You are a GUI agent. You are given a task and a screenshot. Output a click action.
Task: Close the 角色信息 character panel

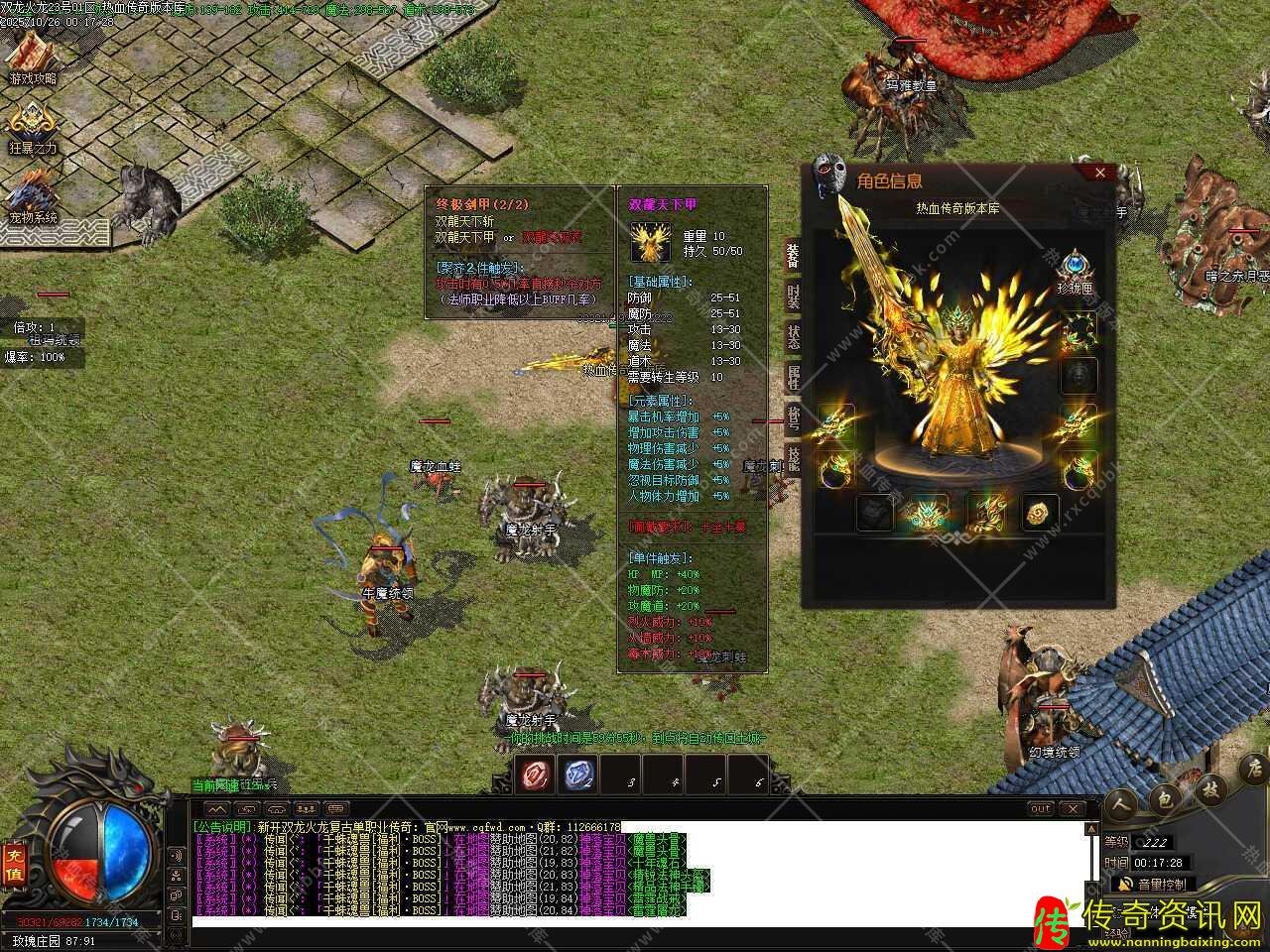[1099, 173]
